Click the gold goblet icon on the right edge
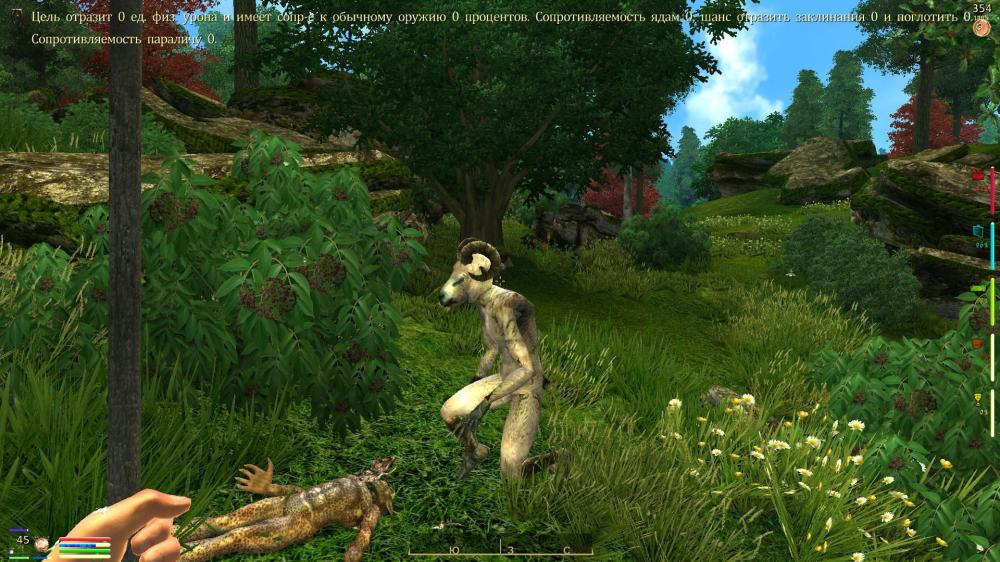This screenshot has width=1000, height=562. coord(978,399)
